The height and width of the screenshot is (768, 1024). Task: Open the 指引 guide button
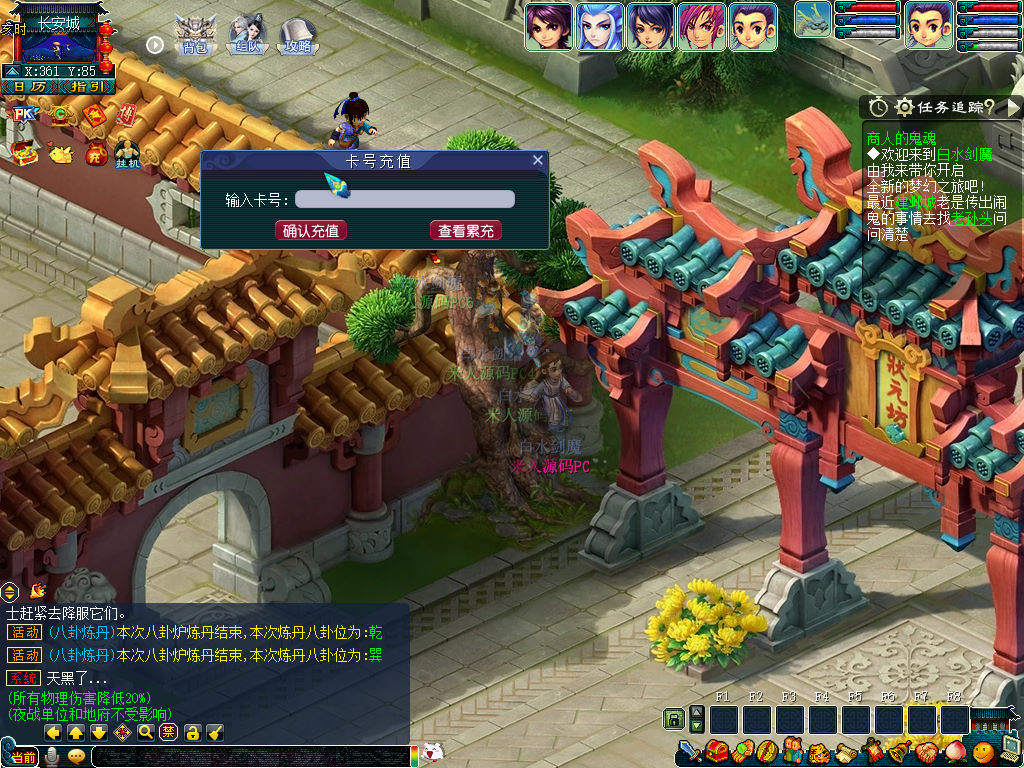pyautogui.click(x=85, y=87)
